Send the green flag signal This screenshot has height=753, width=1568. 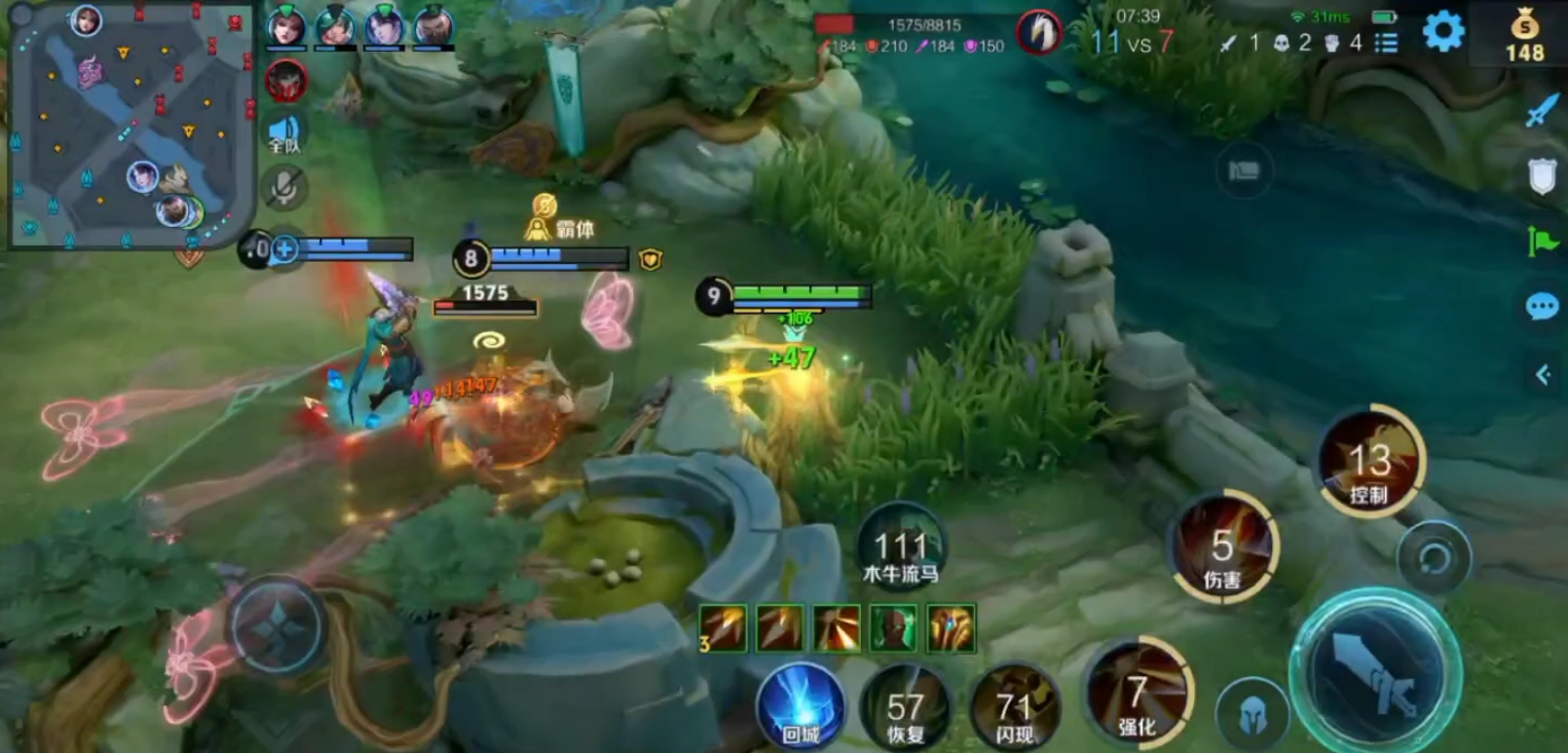[1542, 240]
